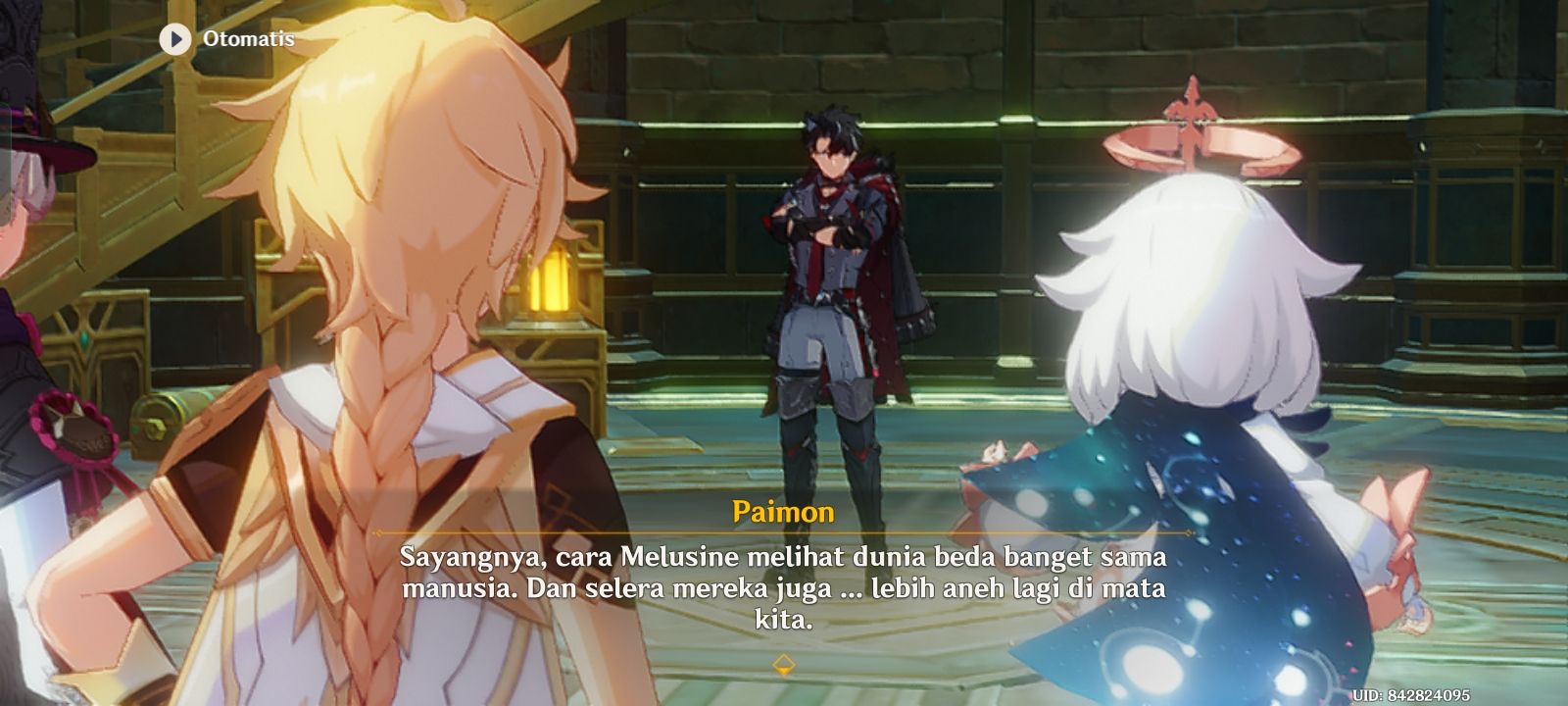Screen dimensions: 1568x706
Task: Select the circular auto-play button beside Otomatis
Action: tap(177, 41)
